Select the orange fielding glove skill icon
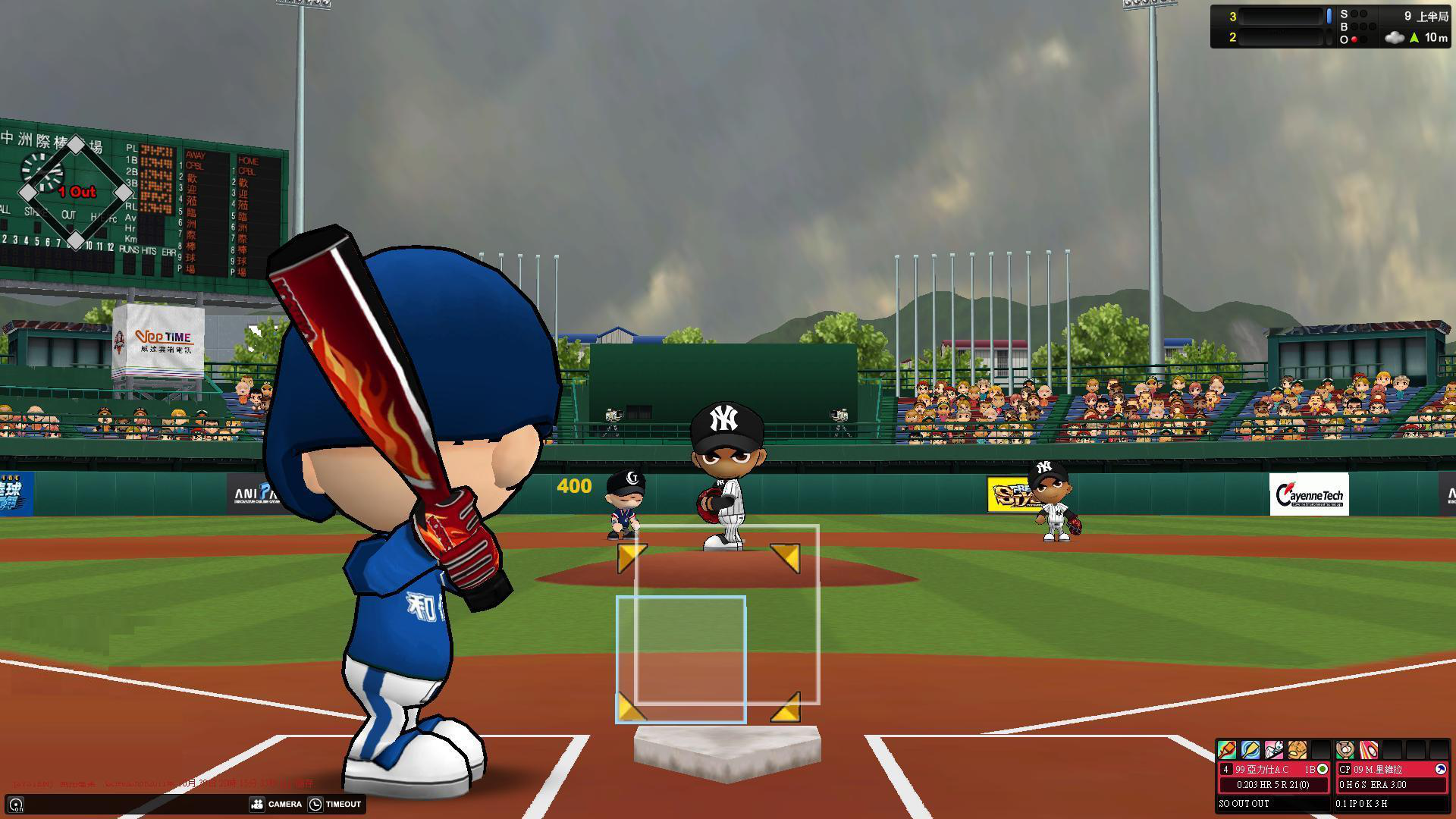This screenshot has width=1456, height=819. point(1297,750)
